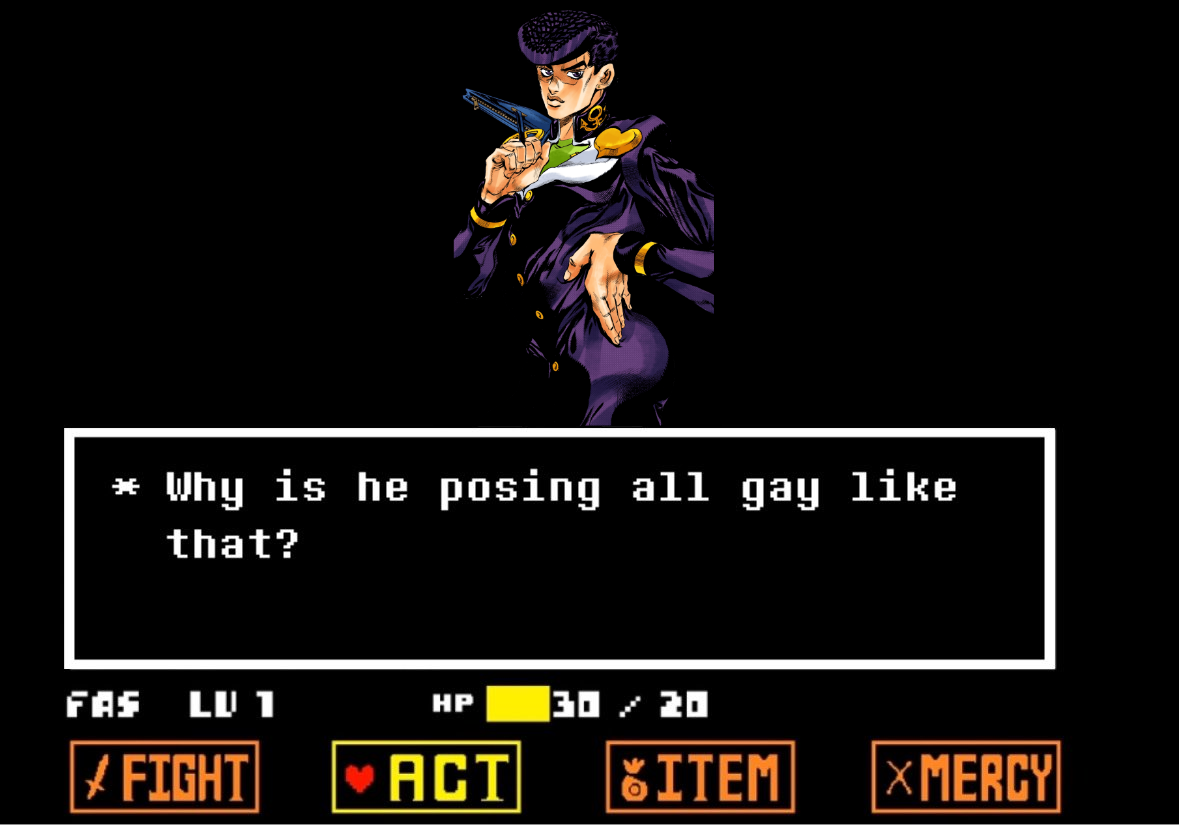Choose the highlighted ACT button

pyautogui.click(x=426, y=776)
